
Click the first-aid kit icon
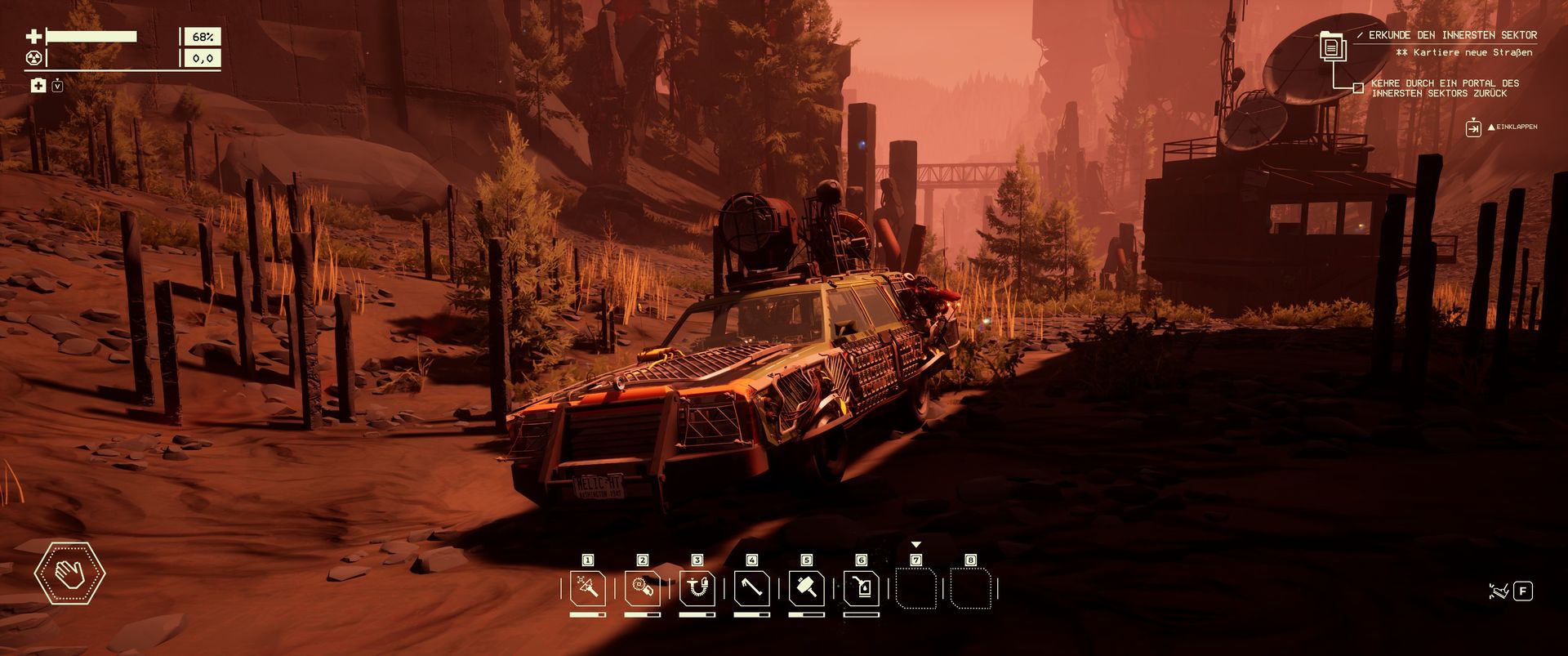click(38, 86)
